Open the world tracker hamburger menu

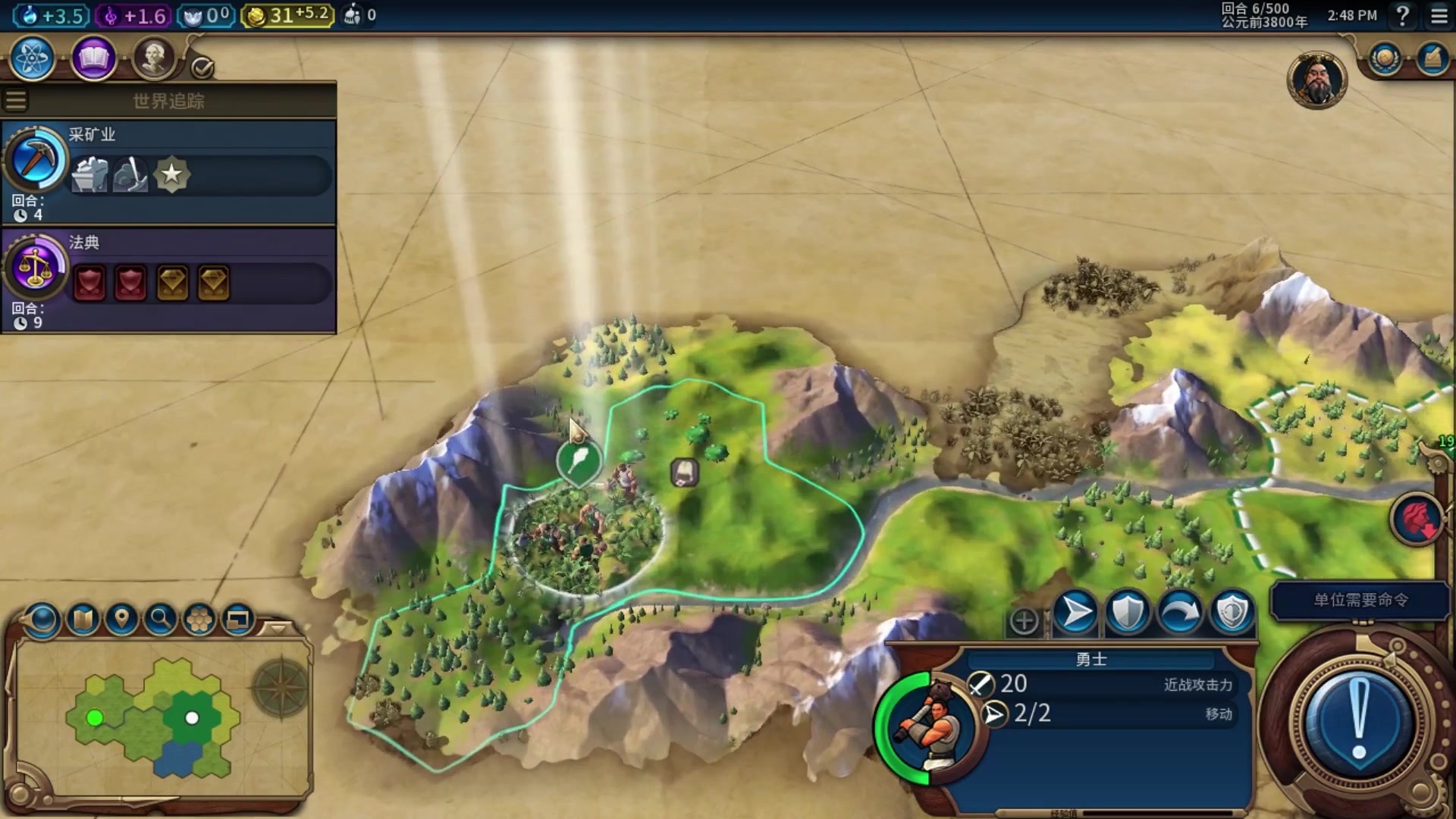pos(16,100)
